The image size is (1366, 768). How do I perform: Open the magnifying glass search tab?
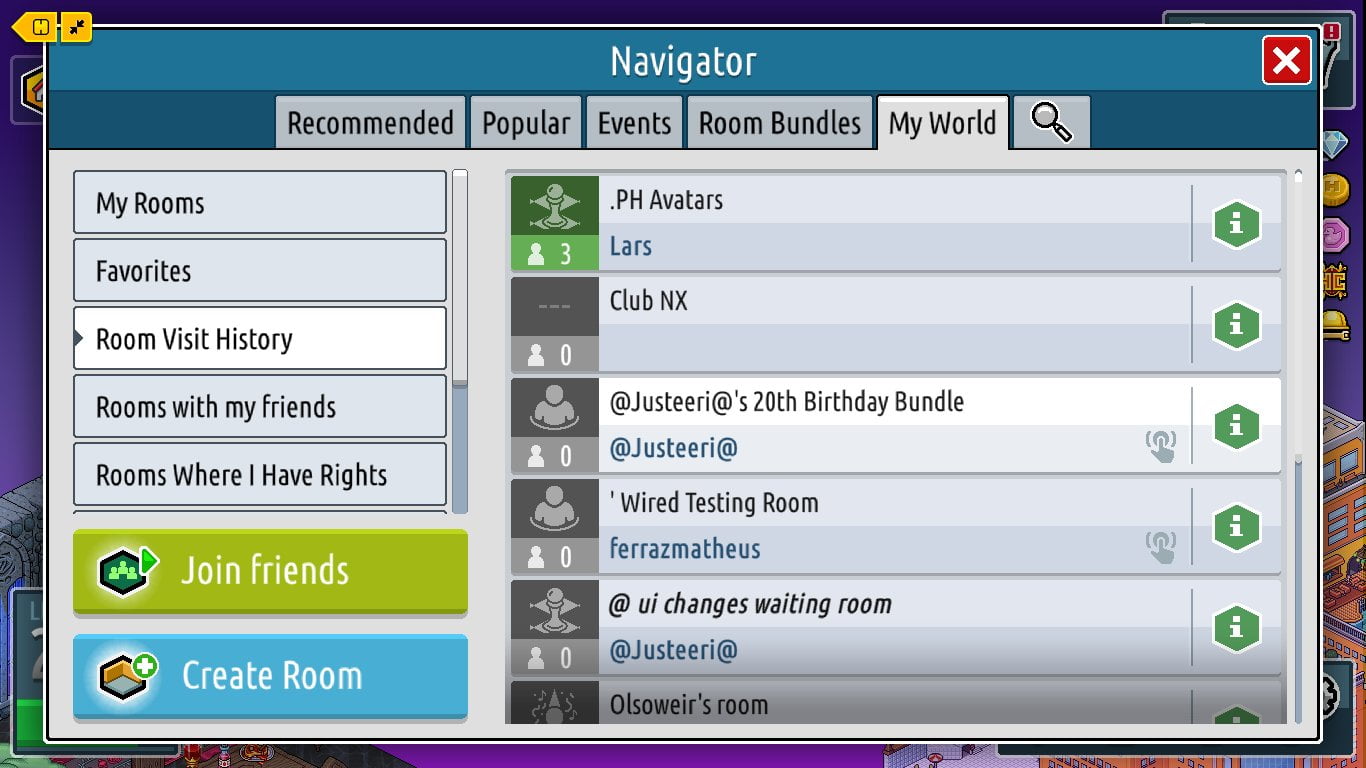pos(1051,123)
